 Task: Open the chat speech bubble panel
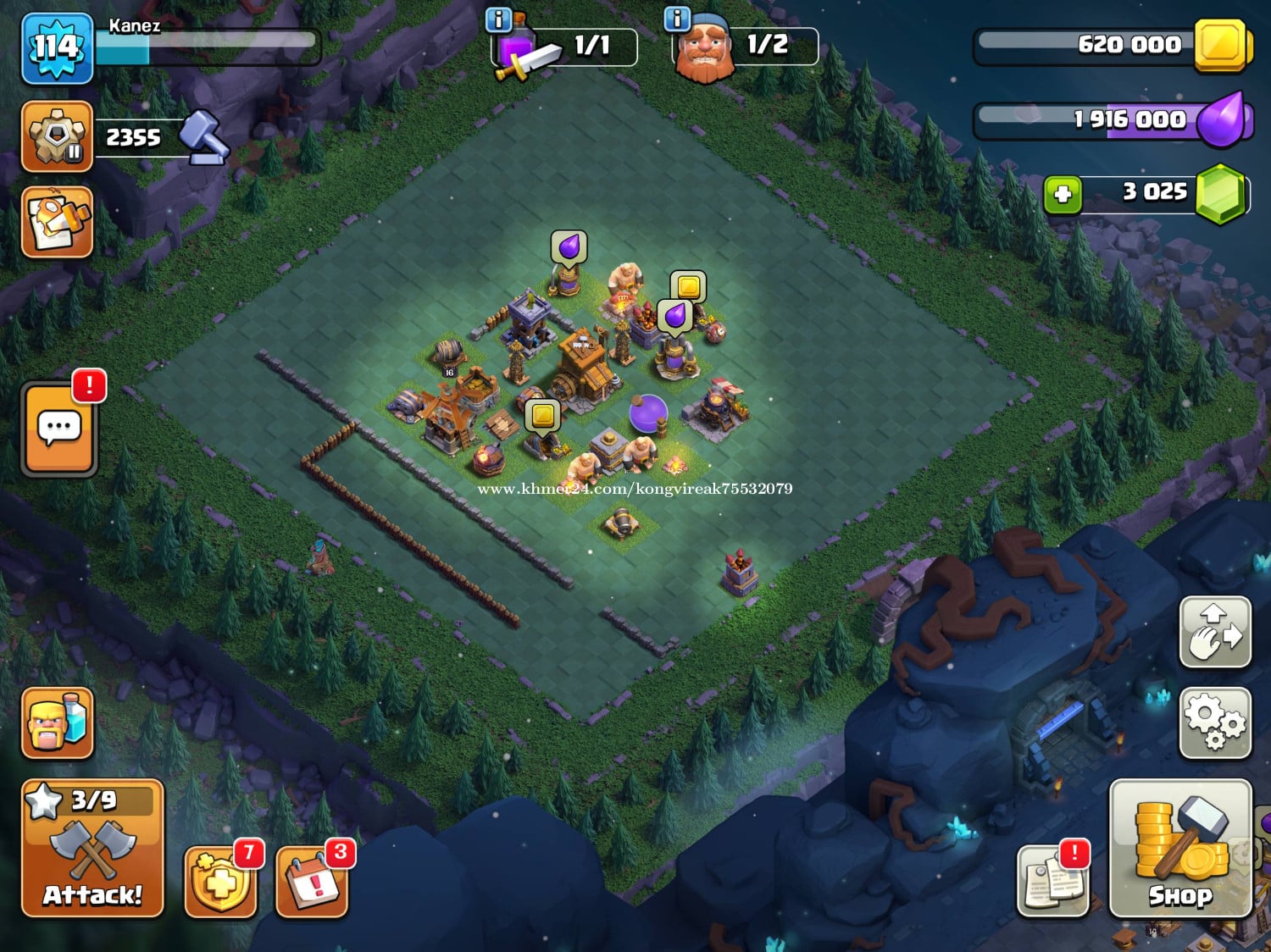tap(59, 428)
